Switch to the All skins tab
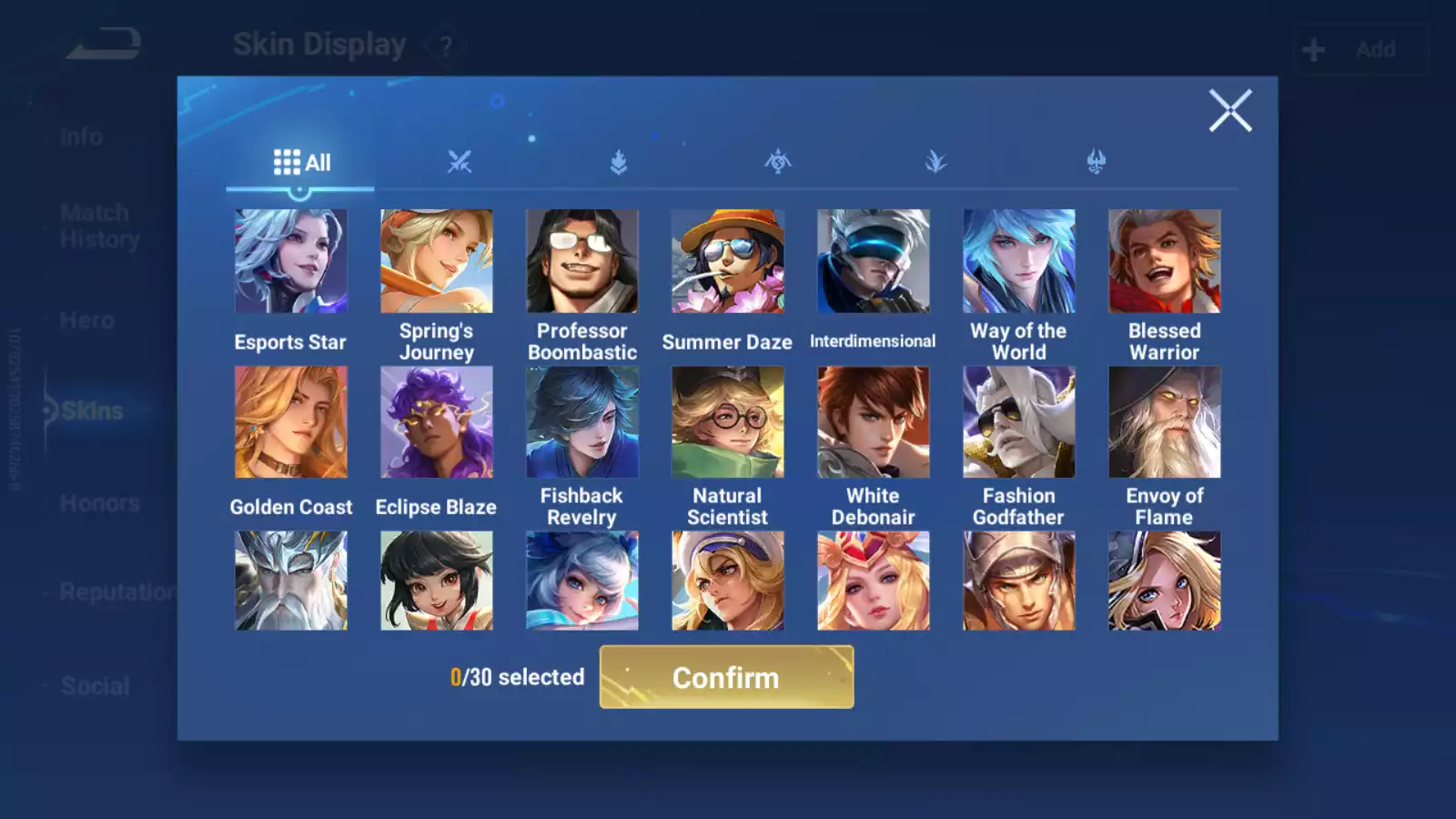Viewport: 1456px width, 819px height. pos(301,163)
